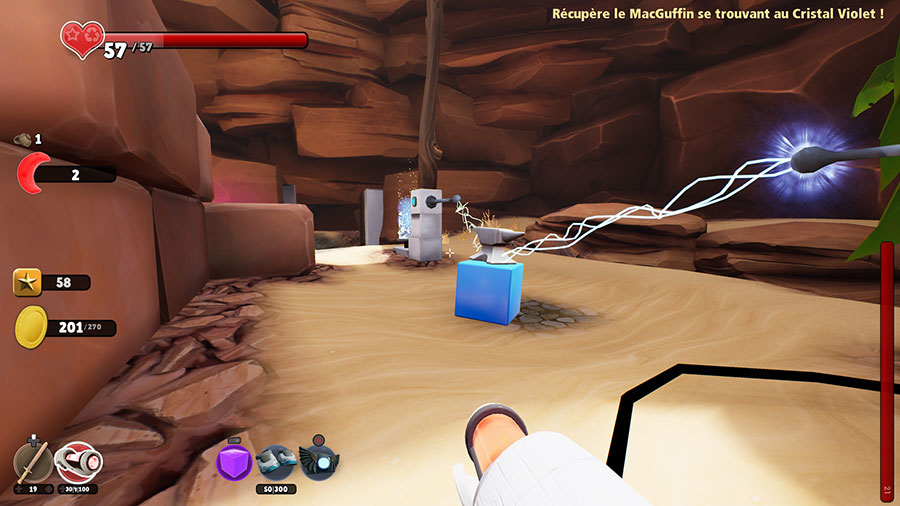The image size is (900, 506).
Task: Activate the winged orb gadget icon
Action: [317, 463]
